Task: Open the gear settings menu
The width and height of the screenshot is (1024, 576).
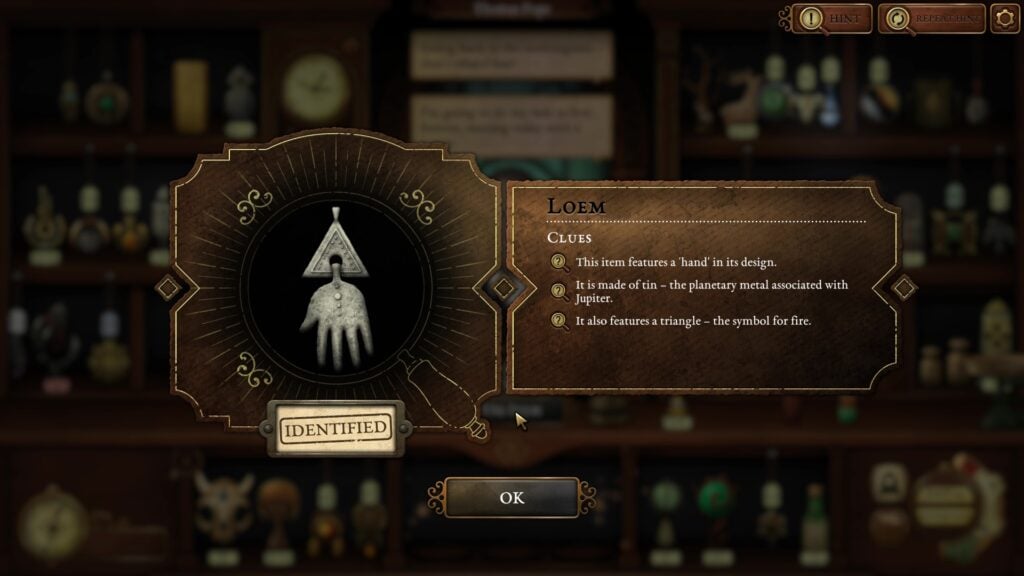Action: click(x=1004, y=18)
